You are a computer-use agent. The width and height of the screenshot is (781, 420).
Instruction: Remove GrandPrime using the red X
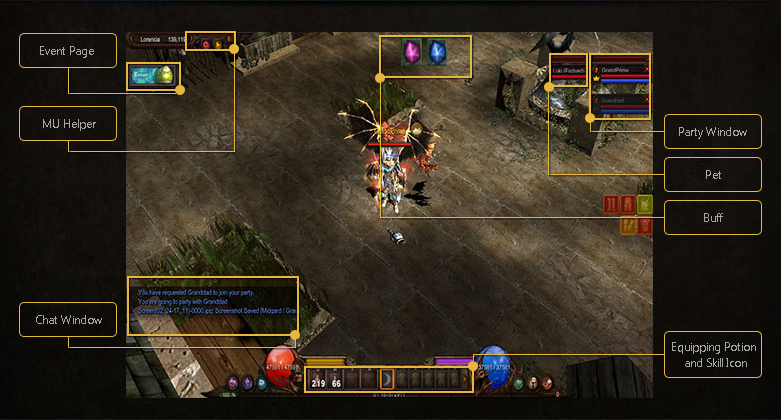click(646, 70)
